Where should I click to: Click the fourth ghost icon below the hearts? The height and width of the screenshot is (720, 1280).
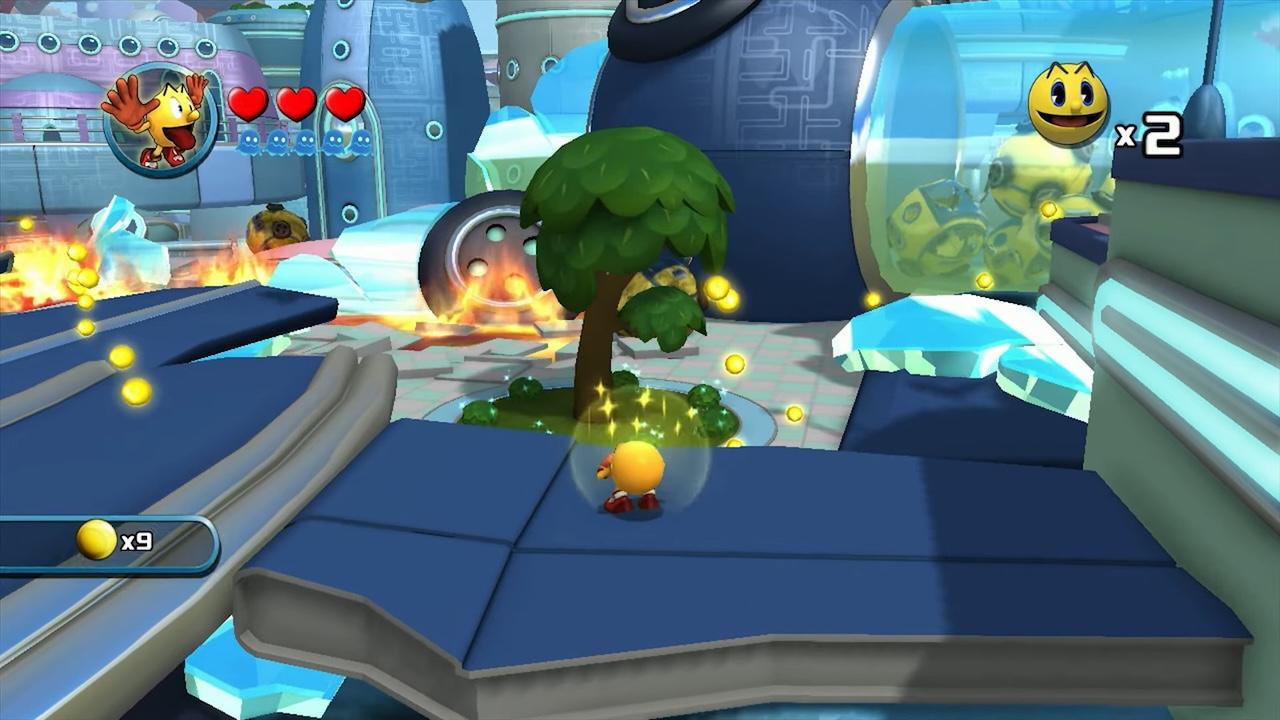333,140
